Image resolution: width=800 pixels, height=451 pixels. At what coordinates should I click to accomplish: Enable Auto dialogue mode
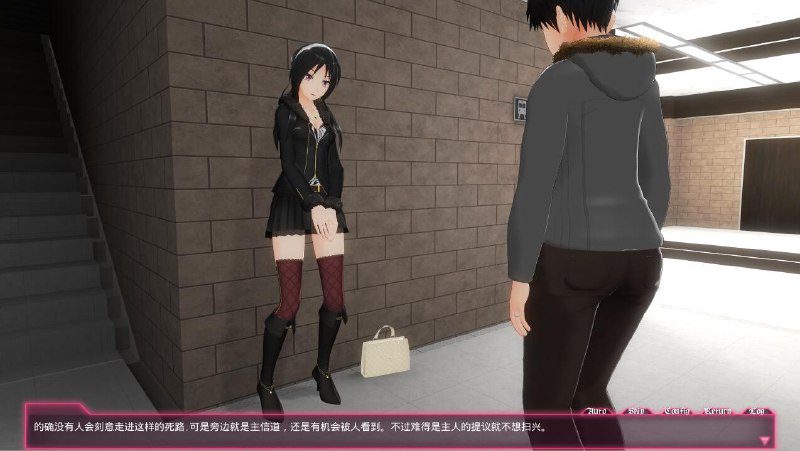pos(597,410)
